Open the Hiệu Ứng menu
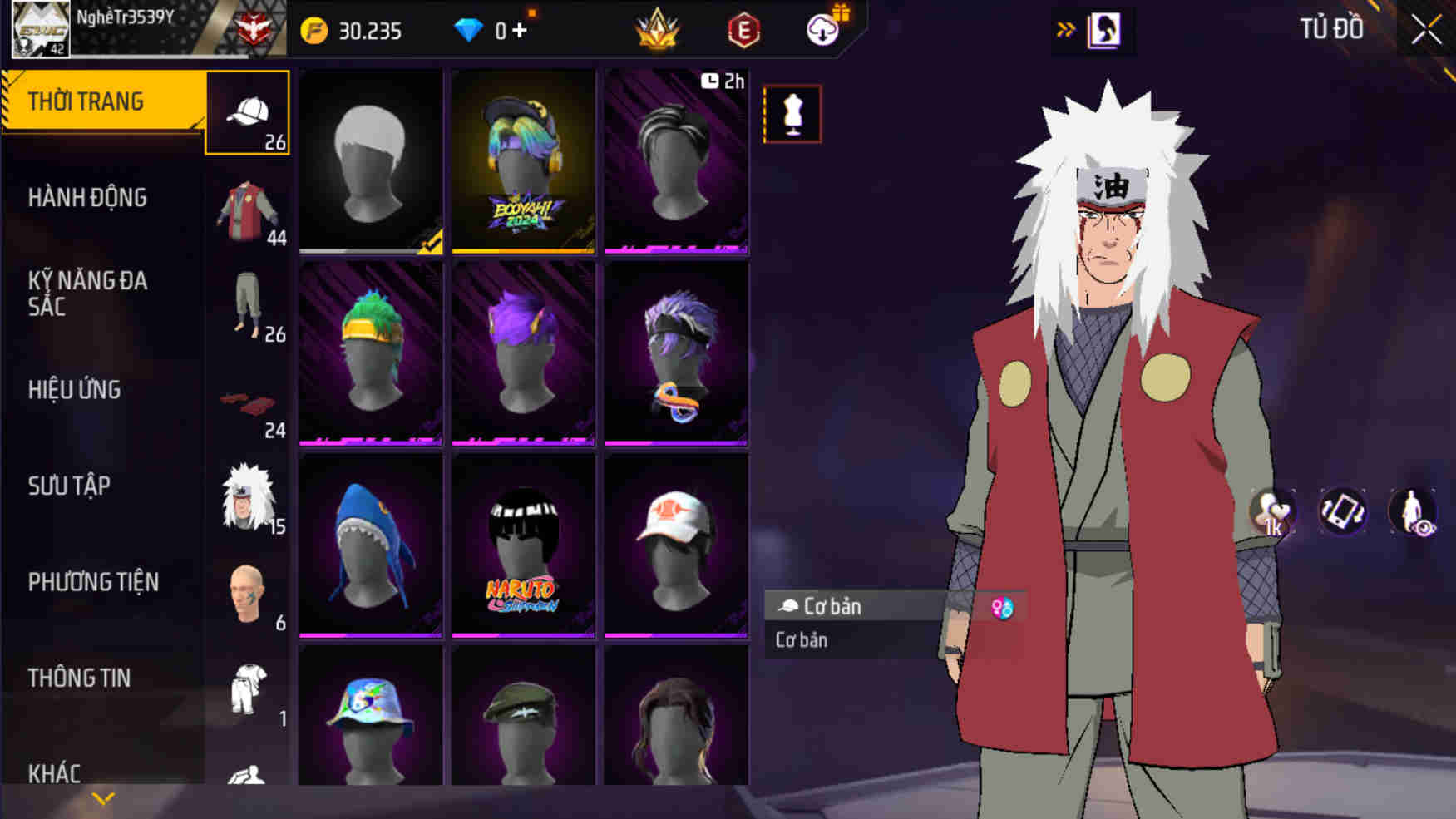 coord(75,390)
